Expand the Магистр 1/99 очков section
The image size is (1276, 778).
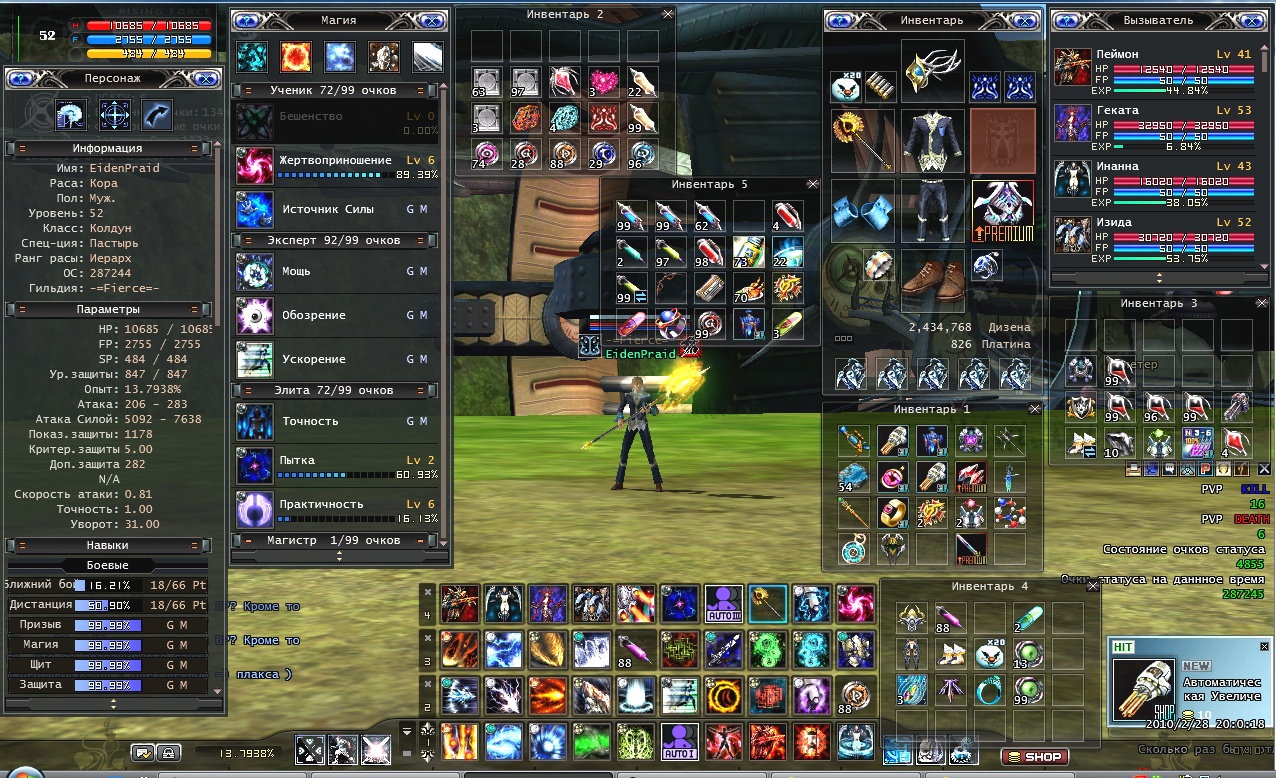point(334,540)
